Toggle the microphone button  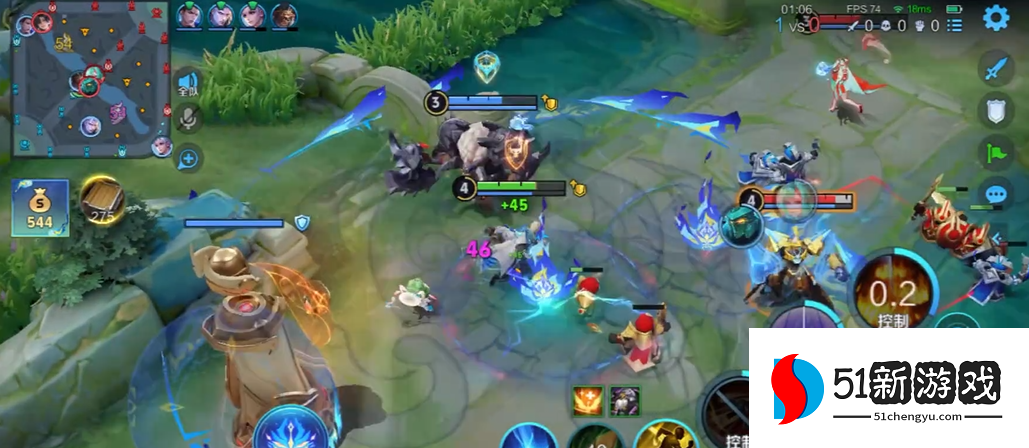(x=187, y=120)
